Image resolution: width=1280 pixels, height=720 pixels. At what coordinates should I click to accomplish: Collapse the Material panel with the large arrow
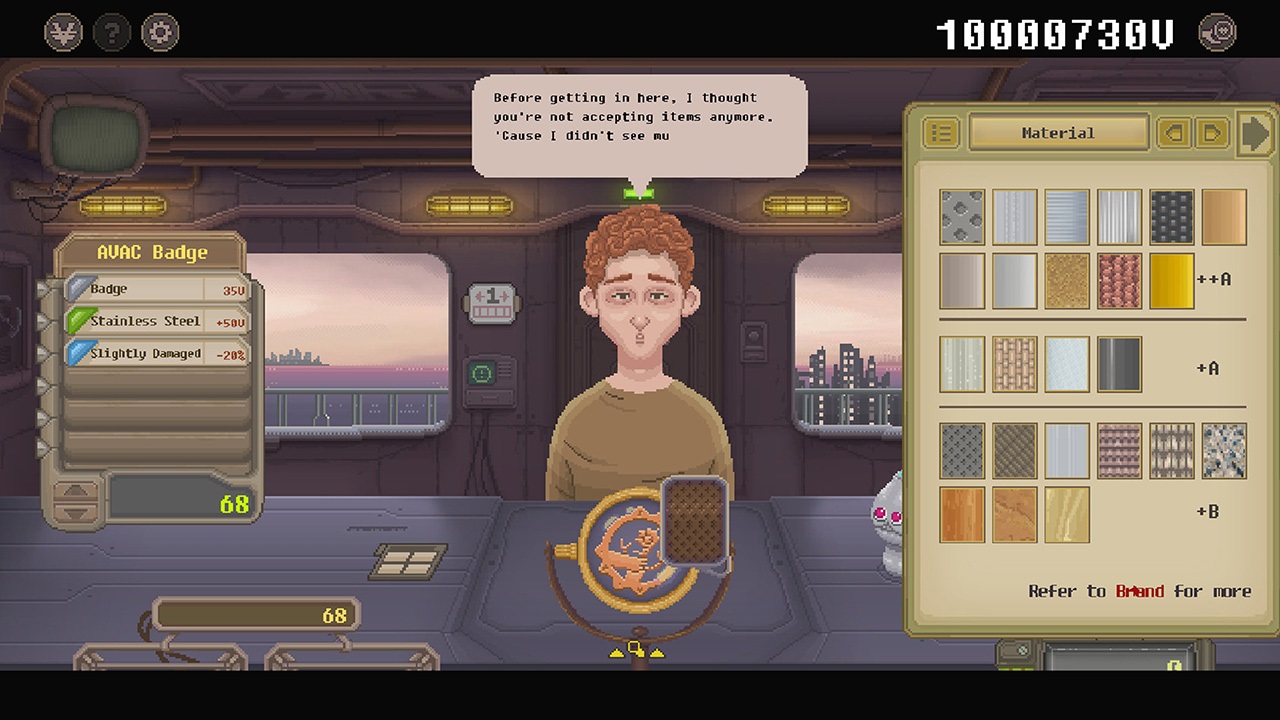click(1256, 133)
